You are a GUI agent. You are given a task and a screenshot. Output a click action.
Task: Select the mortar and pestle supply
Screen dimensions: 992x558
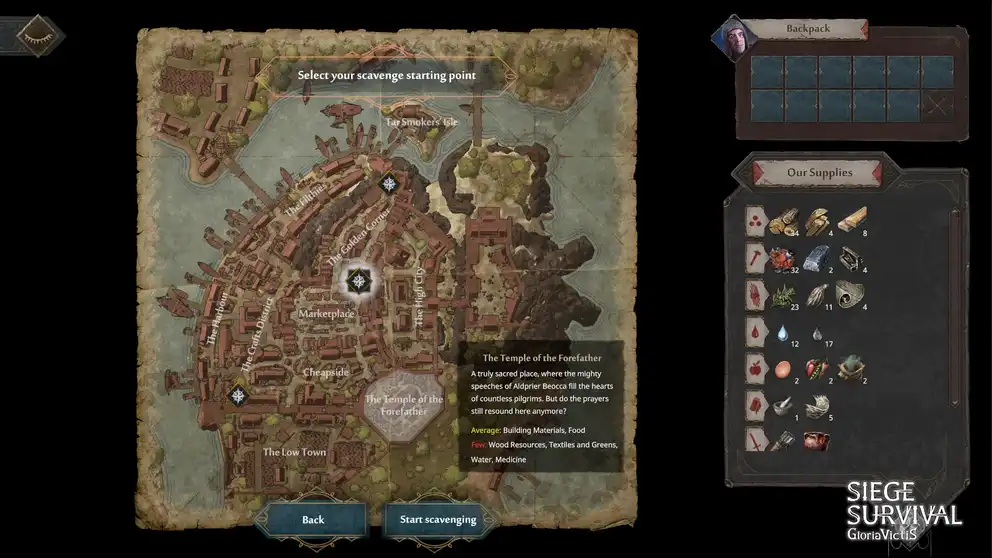click(783, 406)
